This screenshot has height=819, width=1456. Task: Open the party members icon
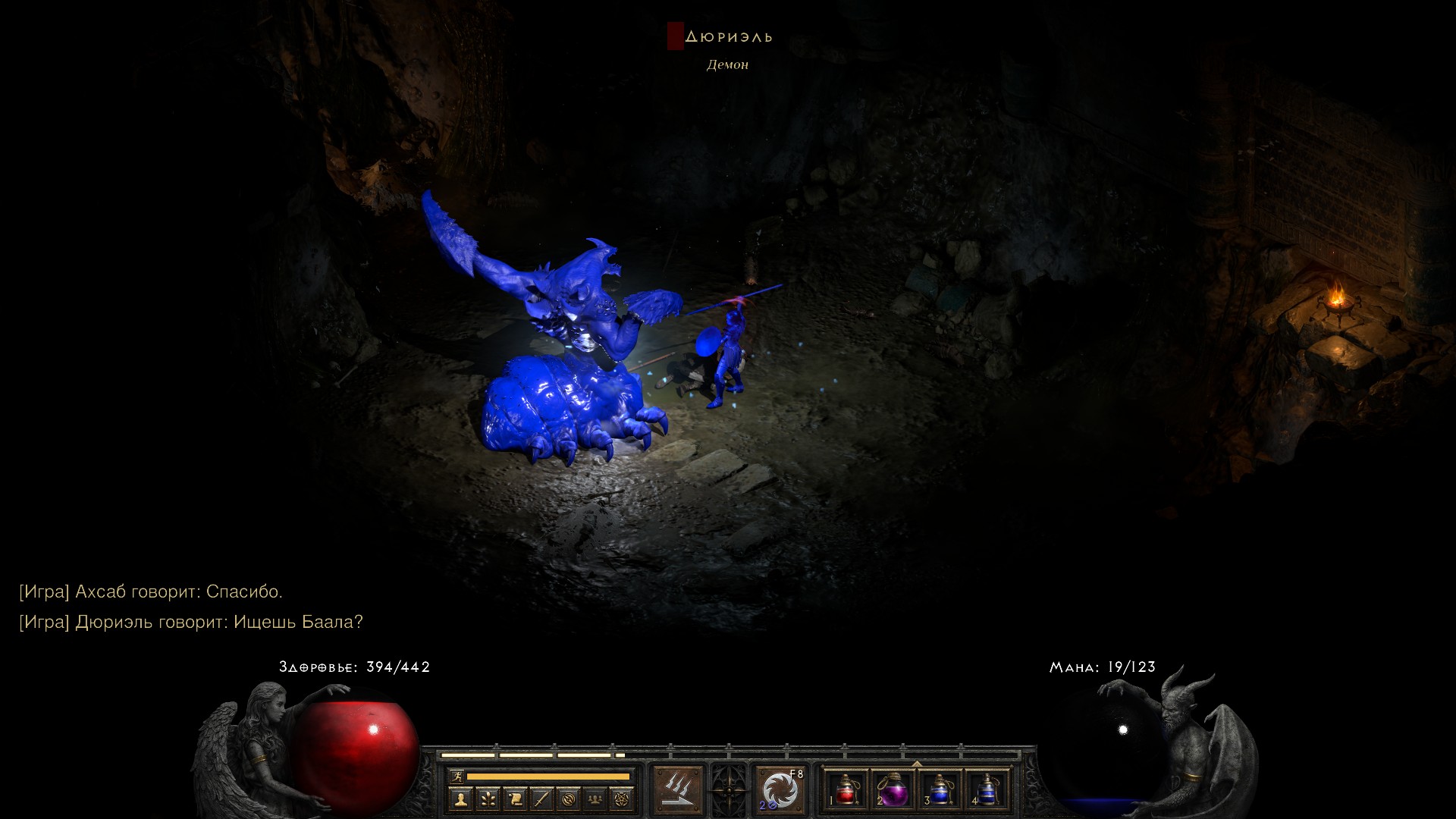tap(597, 799)
